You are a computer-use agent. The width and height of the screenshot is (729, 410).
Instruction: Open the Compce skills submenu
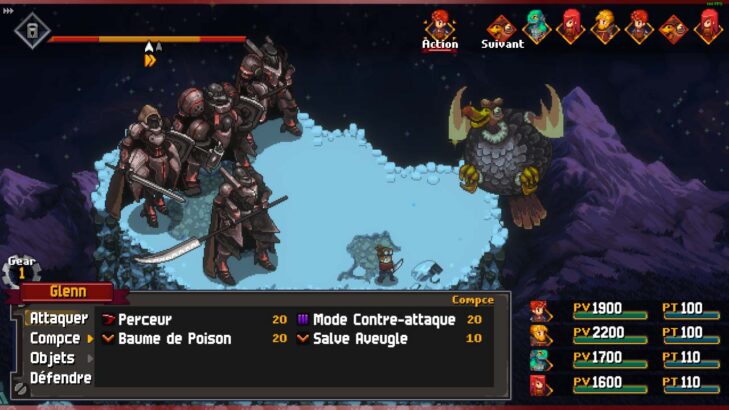pos(55,338)
